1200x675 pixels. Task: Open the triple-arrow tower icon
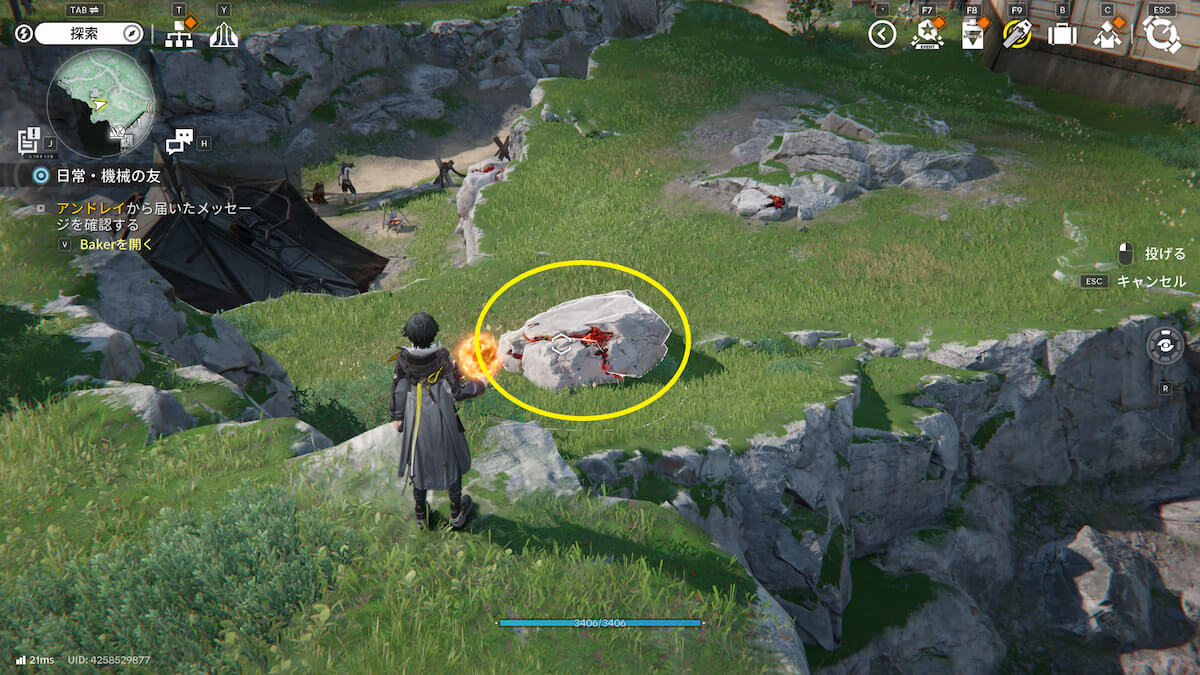(x=224, y=35)
